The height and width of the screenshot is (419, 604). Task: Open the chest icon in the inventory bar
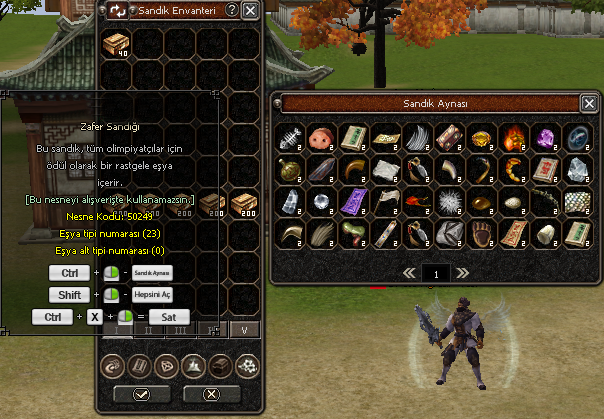click(x=219, y=366)
